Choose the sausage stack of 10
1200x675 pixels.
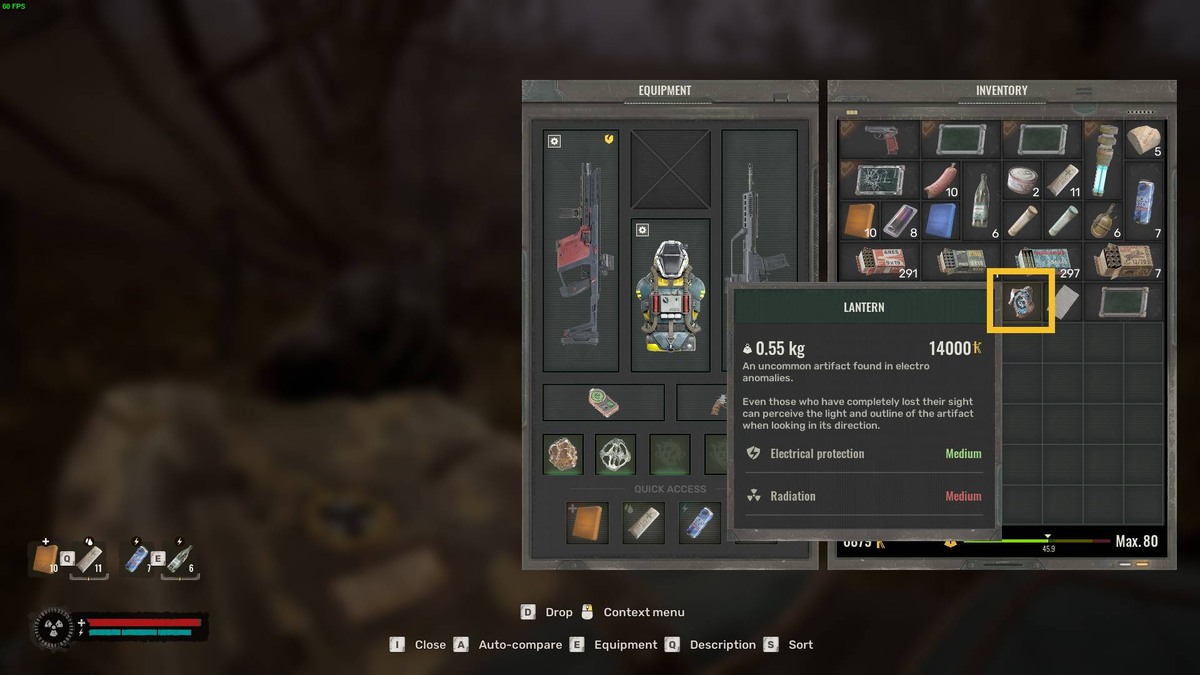941,181
